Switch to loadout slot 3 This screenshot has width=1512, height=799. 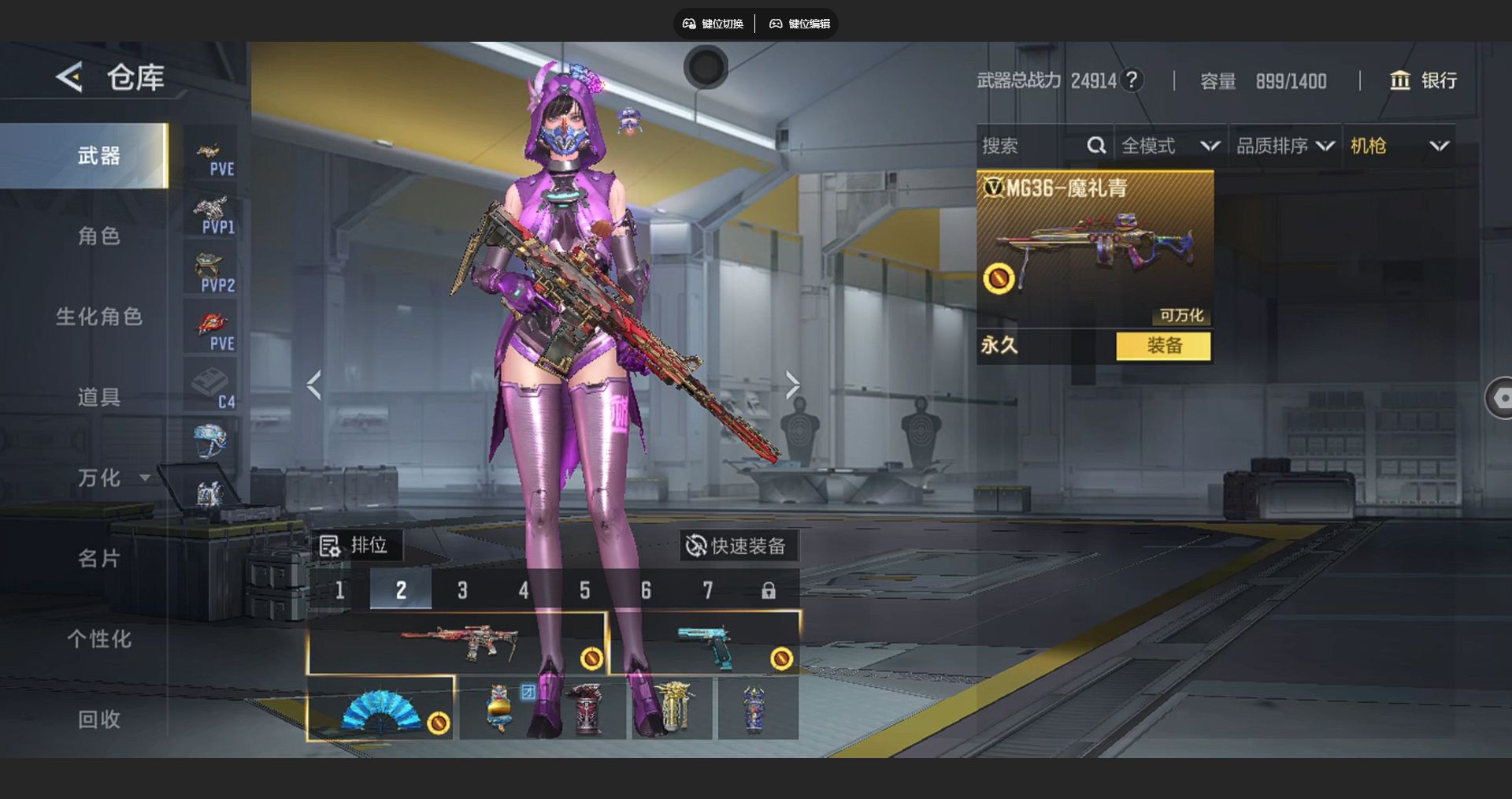[462, 590]
